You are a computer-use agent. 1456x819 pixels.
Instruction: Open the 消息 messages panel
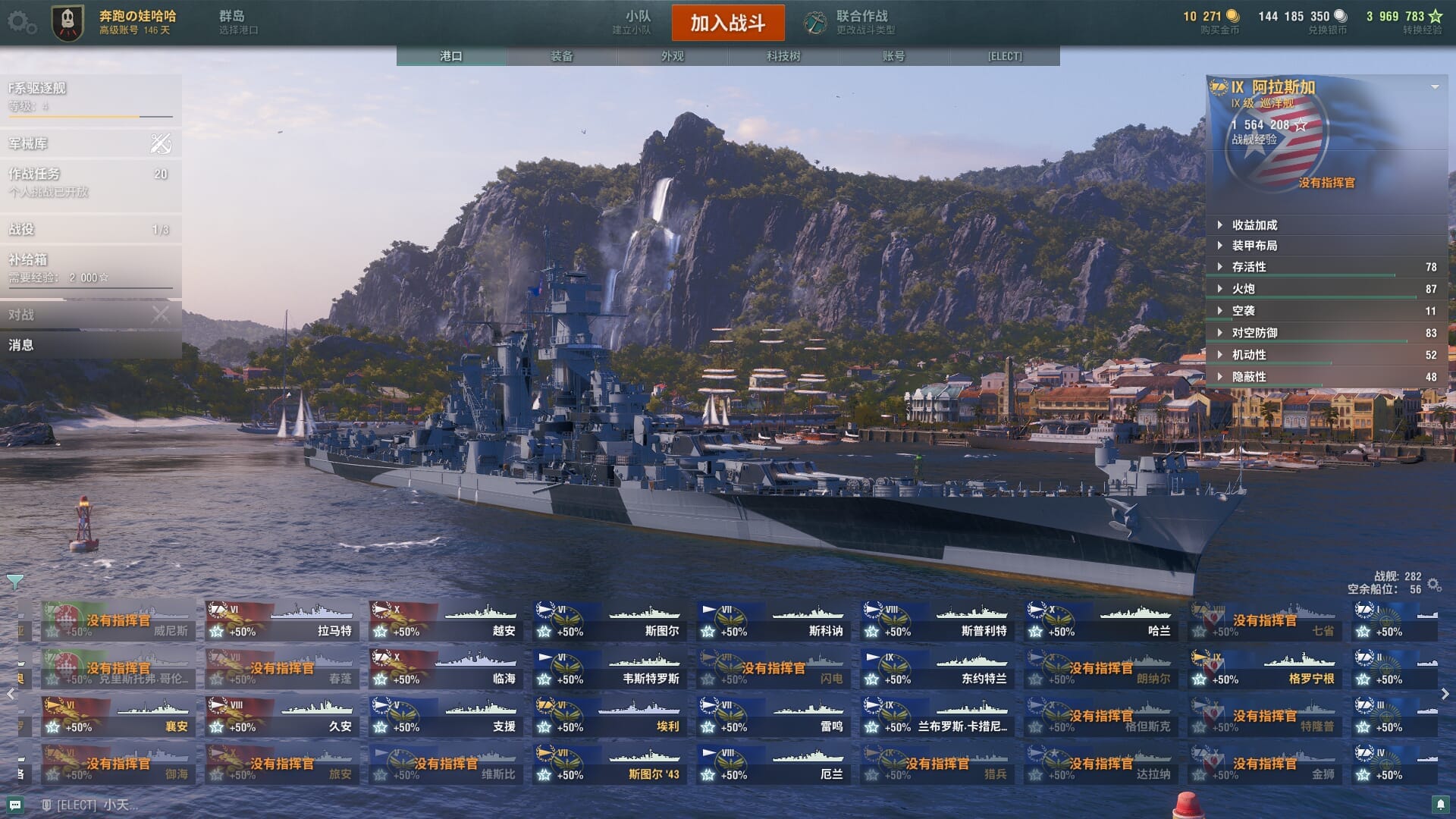[90, 345]
